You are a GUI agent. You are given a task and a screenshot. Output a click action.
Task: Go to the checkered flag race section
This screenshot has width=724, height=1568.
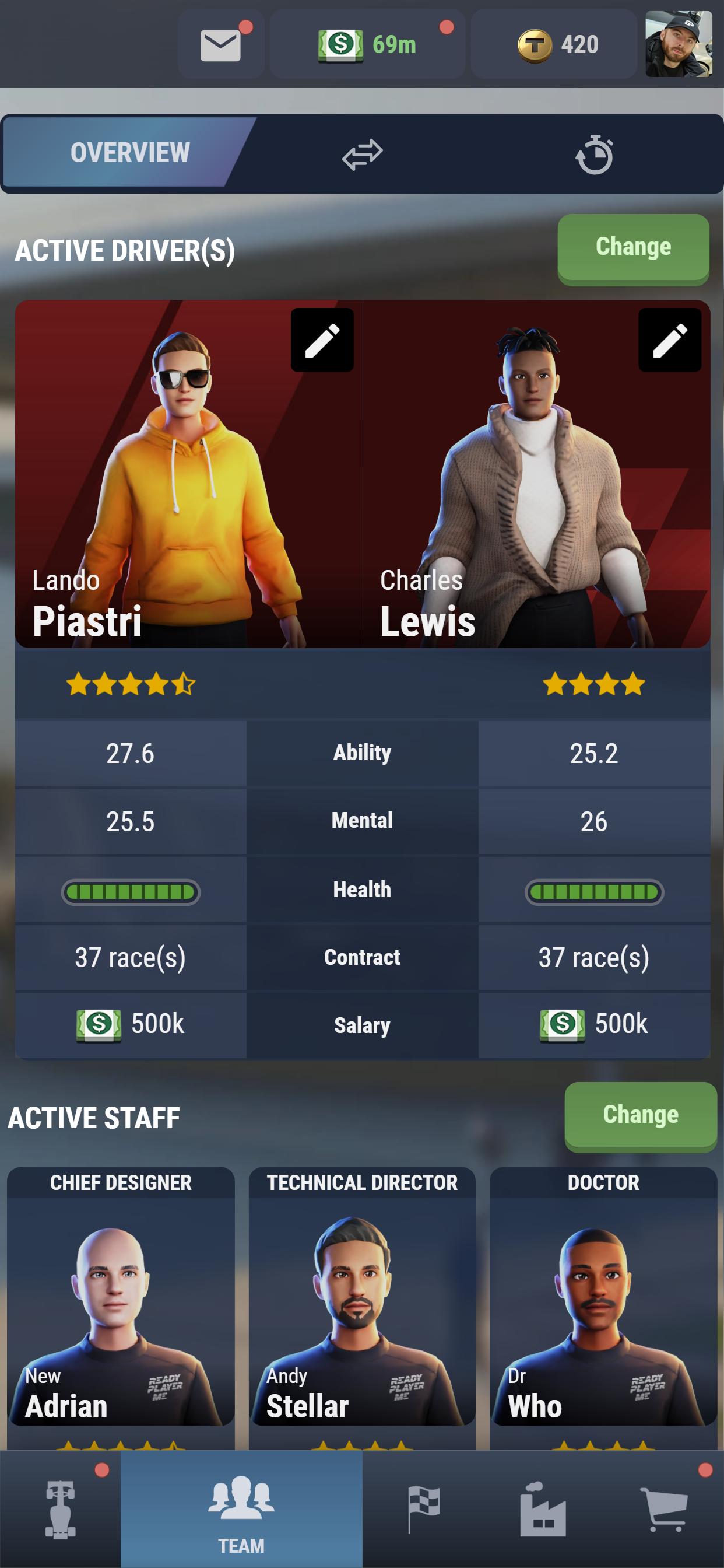tap(423, 1510)
